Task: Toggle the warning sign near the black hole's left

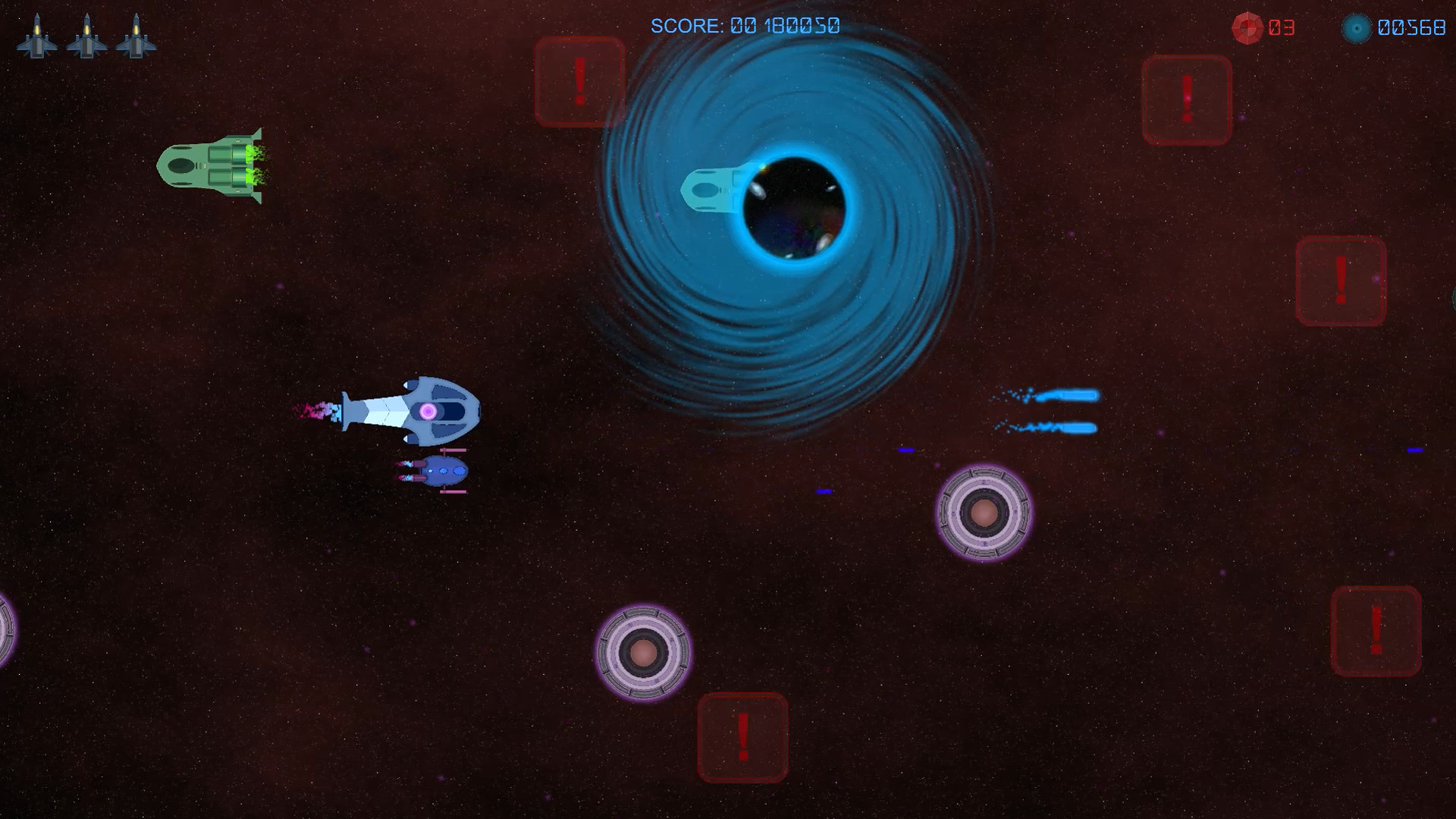Action: coord(580,81)
